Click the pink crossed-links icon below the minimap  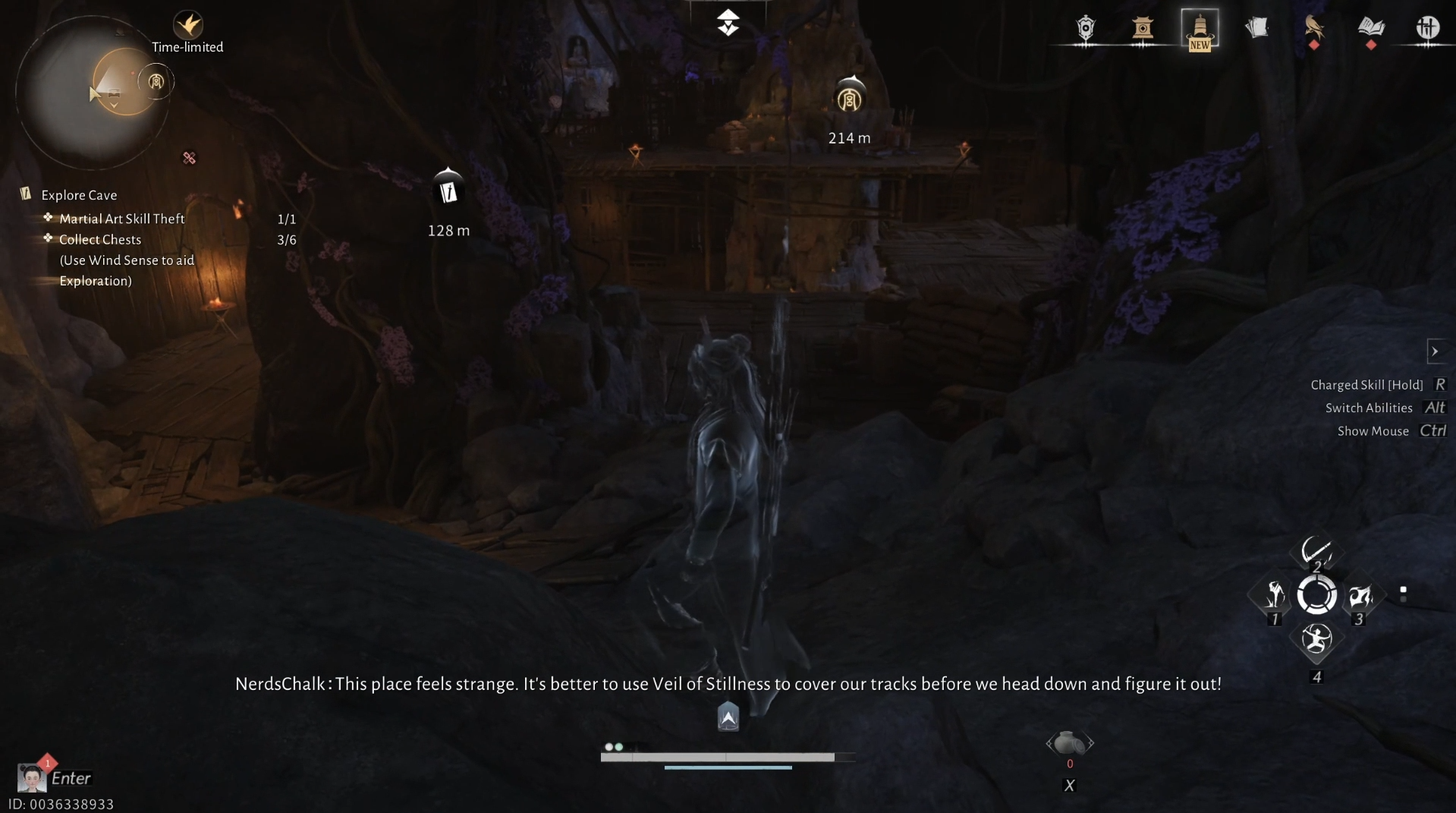[189, 158]
